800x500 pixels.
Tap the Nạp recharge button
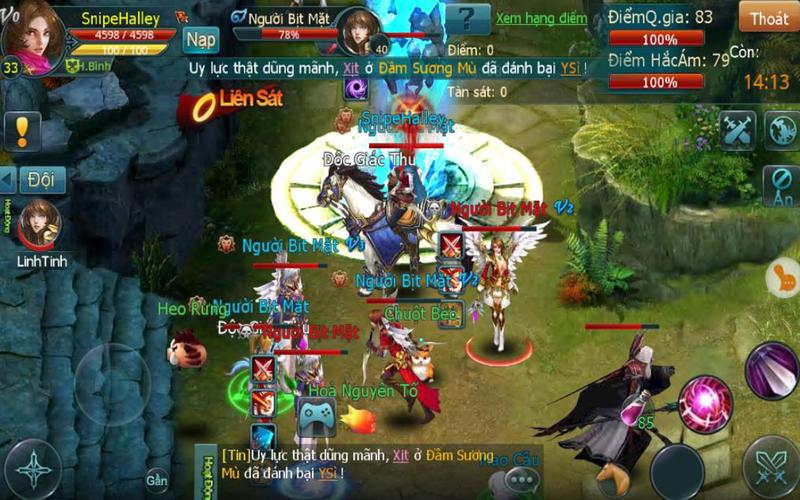point(201,39)
